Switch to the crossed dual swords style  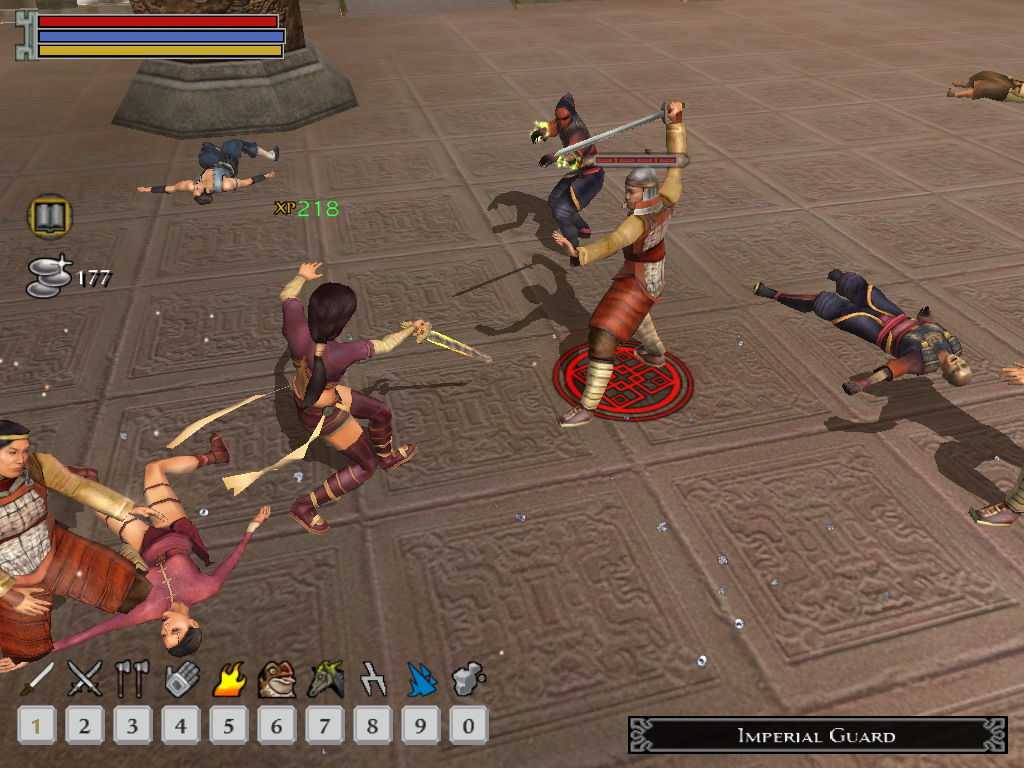(x=84, y=679)
